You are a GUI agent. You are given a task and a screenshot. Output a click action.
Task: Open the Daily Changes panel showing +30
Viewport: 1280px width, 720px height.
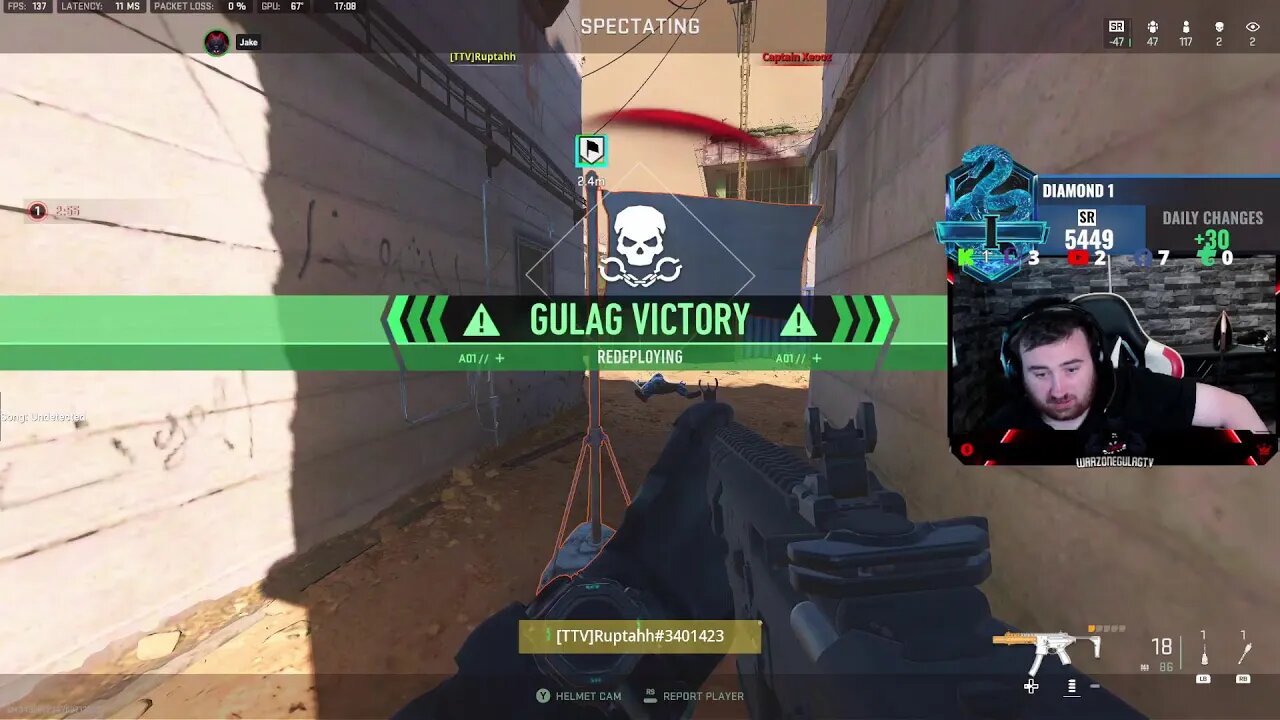point(1210,228)
